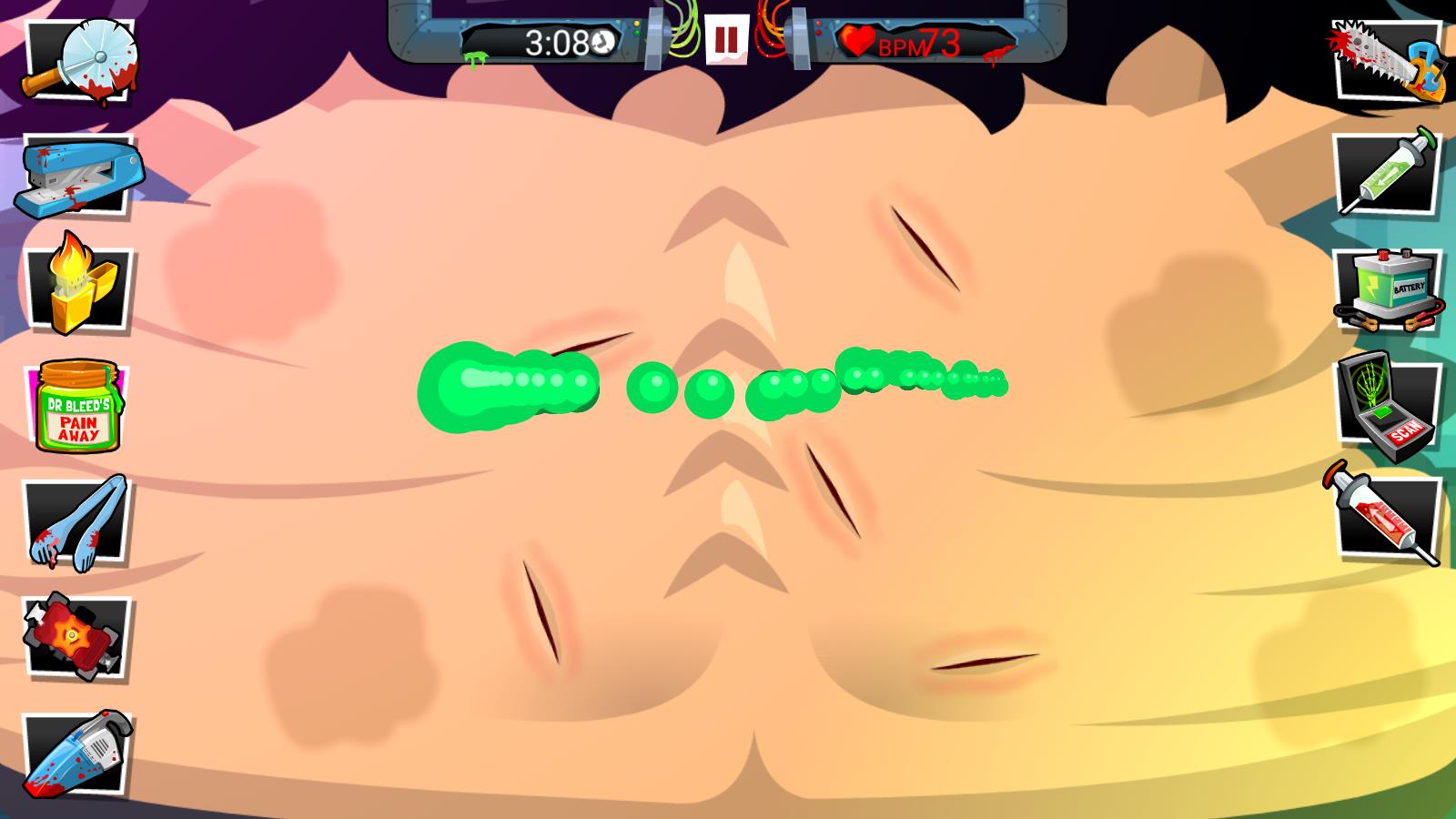Screen dimensions: 1456x819
Task: Click the heart icon on the BPM monitor
Action: click(856, 38)
